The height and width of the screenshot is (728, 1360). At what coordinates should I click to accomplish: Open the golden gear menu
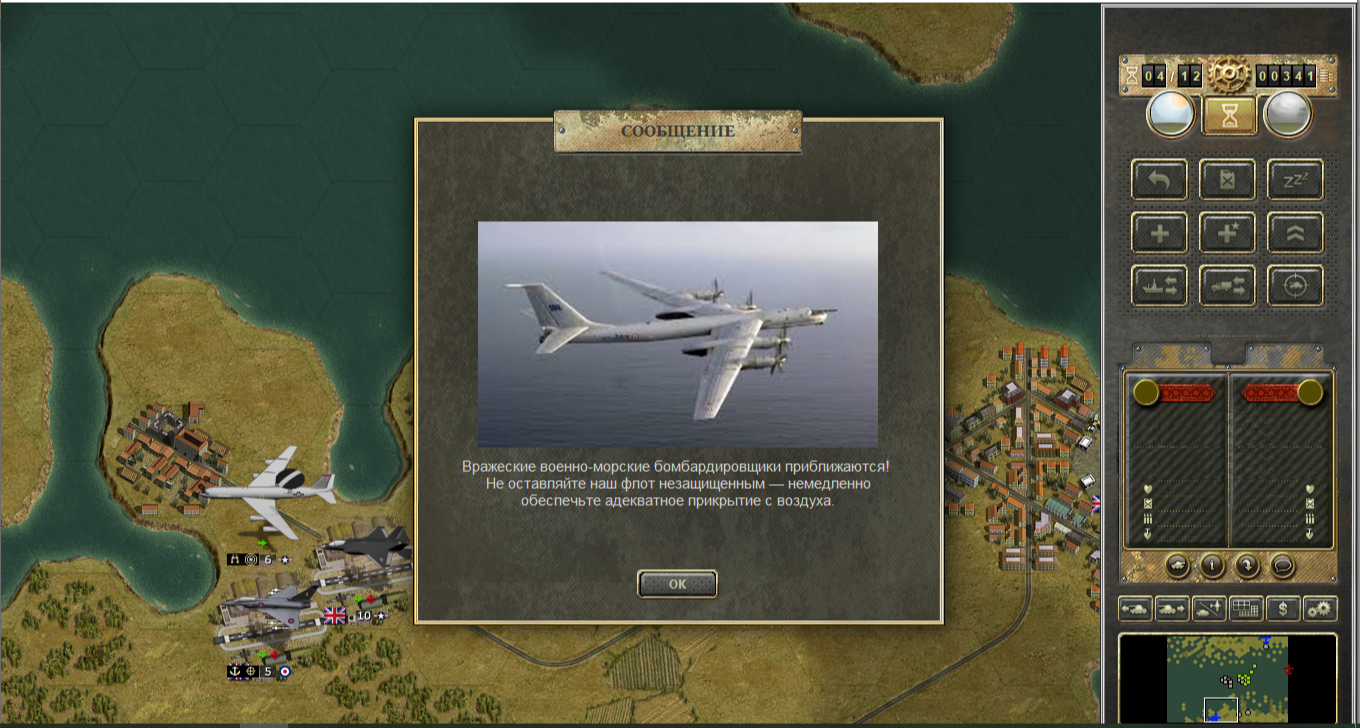1228,75
